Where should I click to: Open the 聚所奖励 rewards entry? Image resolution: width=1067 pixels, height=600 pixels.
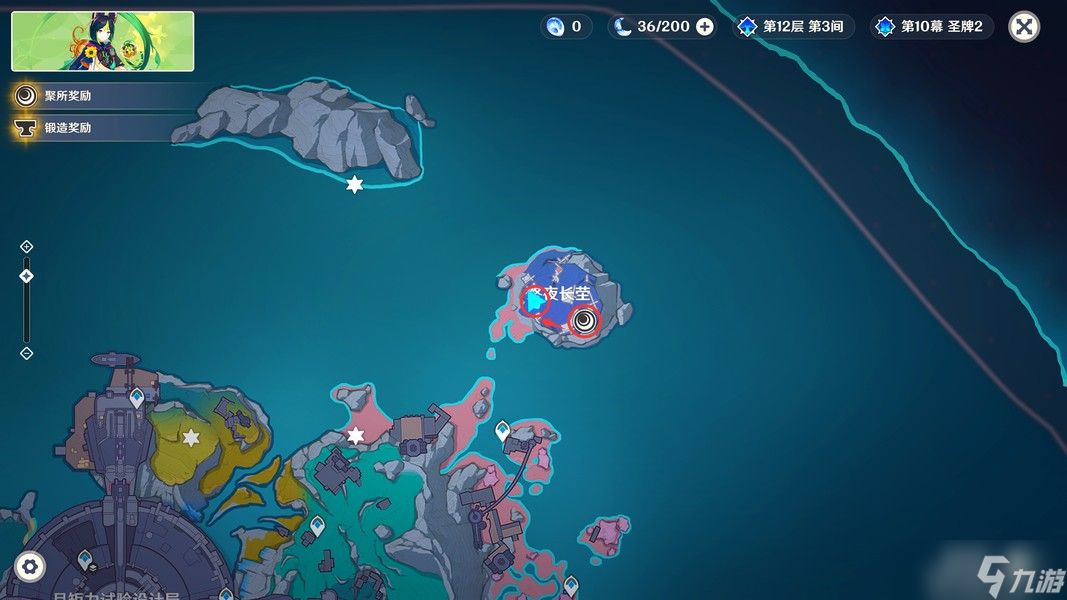pos(67,96)
